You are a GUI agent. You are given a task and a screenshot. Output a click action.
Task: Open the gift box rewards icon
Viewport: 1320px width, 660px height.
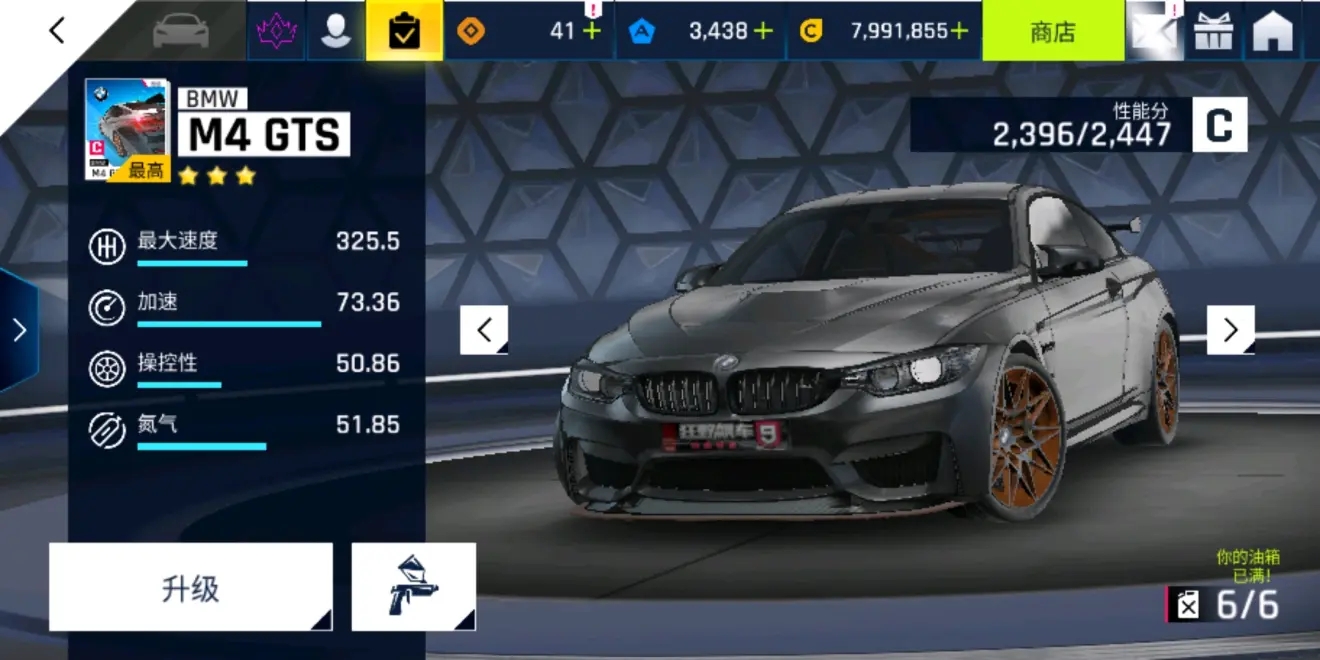pos(1214,31)
